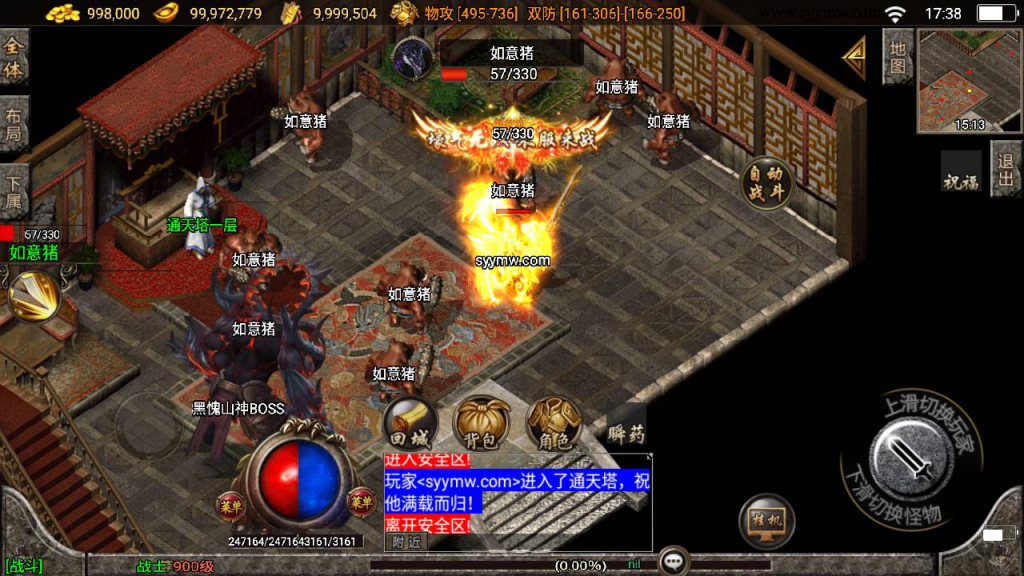Open the 角色 character sheet

554,424
